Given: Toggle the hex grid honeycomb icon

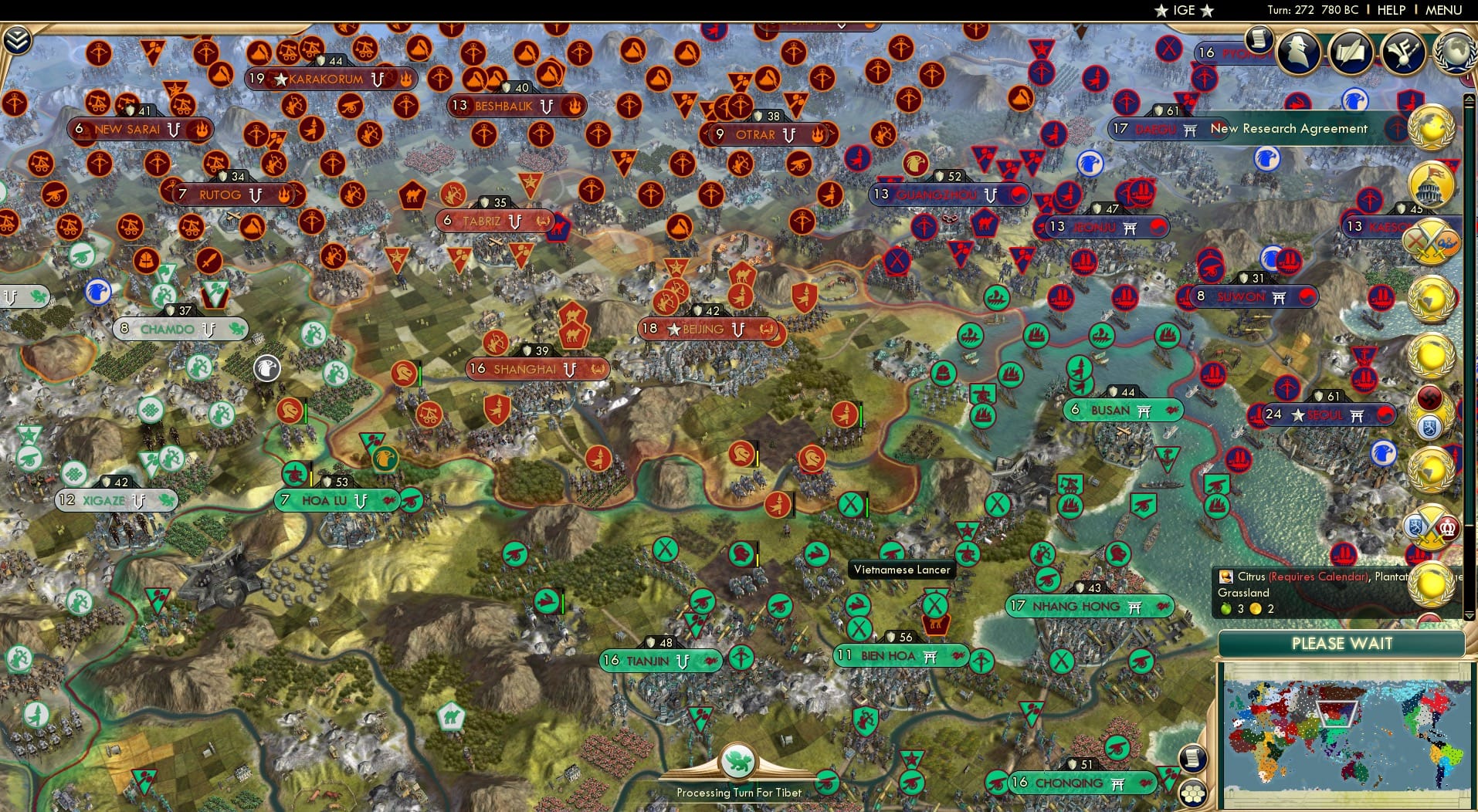Looking at the screenshot, I should click(1193, 791).
